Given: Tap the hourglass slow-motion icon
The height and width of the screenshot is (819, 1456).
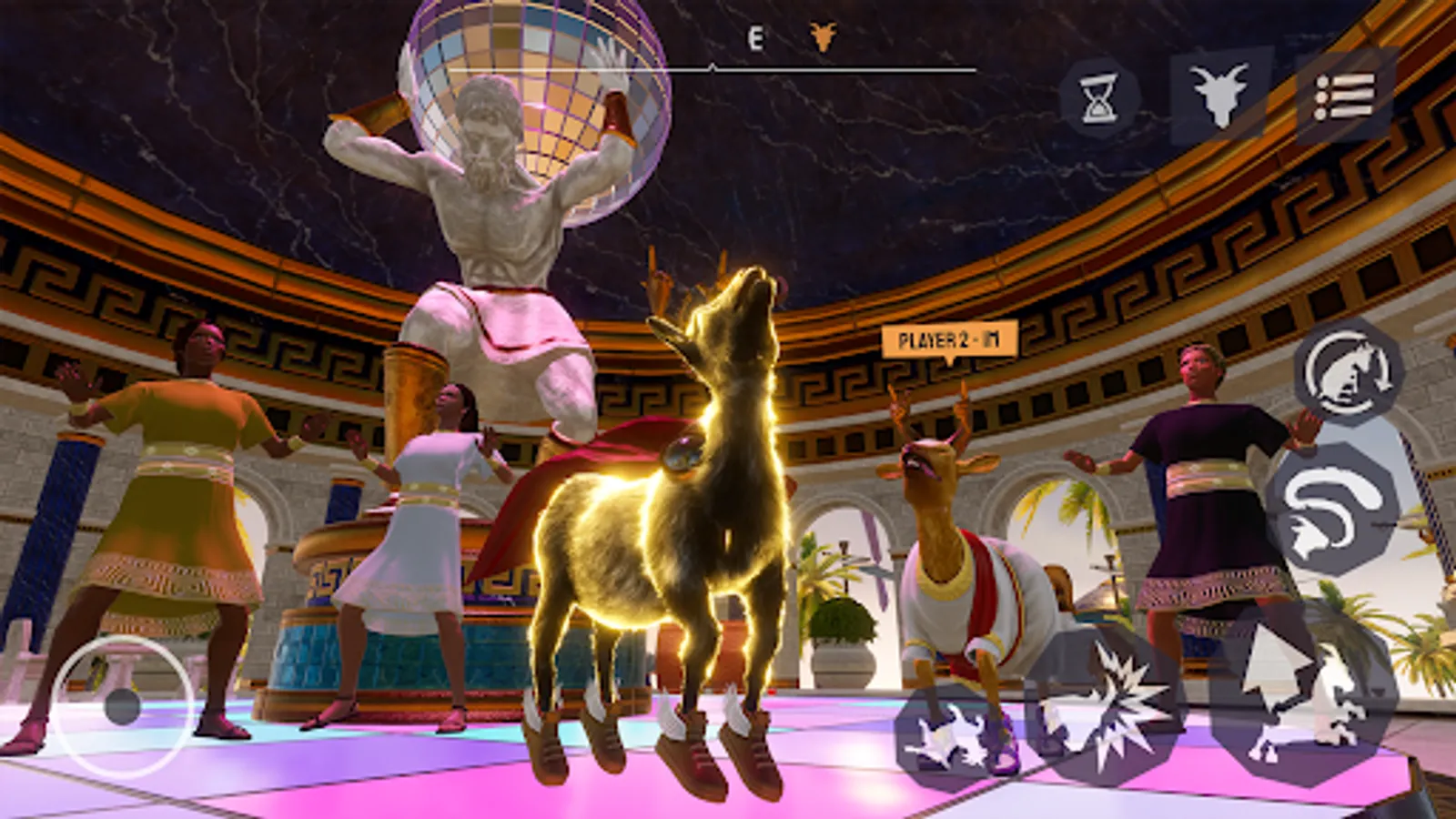Looking at the screenshot, I should (1097, 97).
